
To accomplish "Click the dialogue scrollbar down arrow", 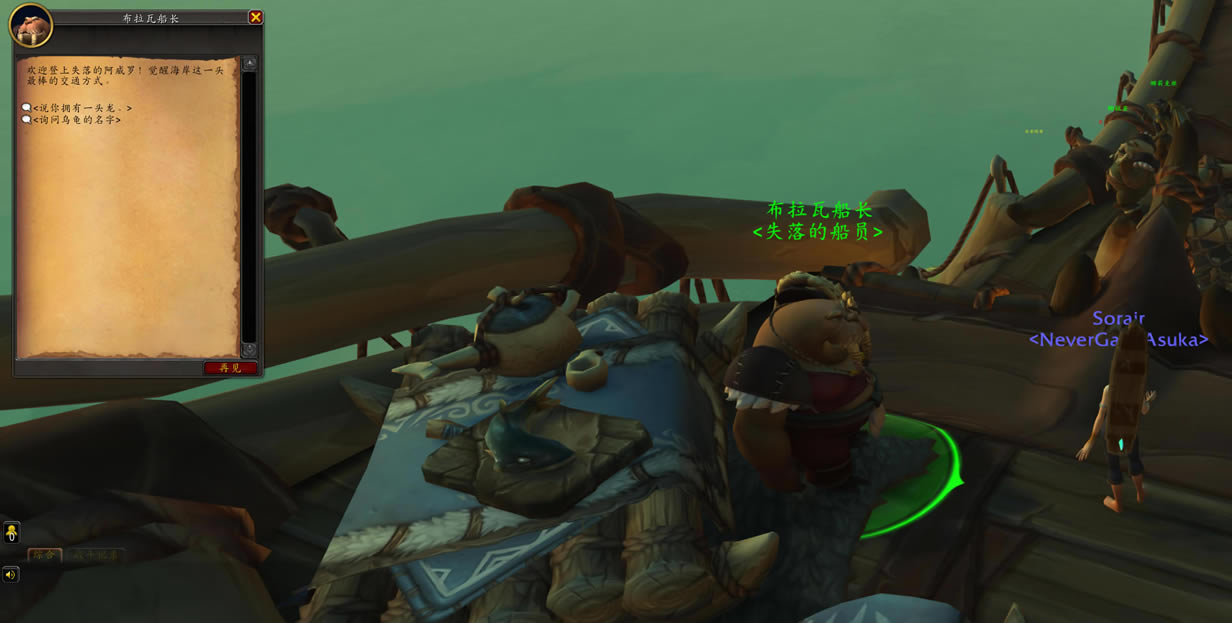I will tap(249, 350).
